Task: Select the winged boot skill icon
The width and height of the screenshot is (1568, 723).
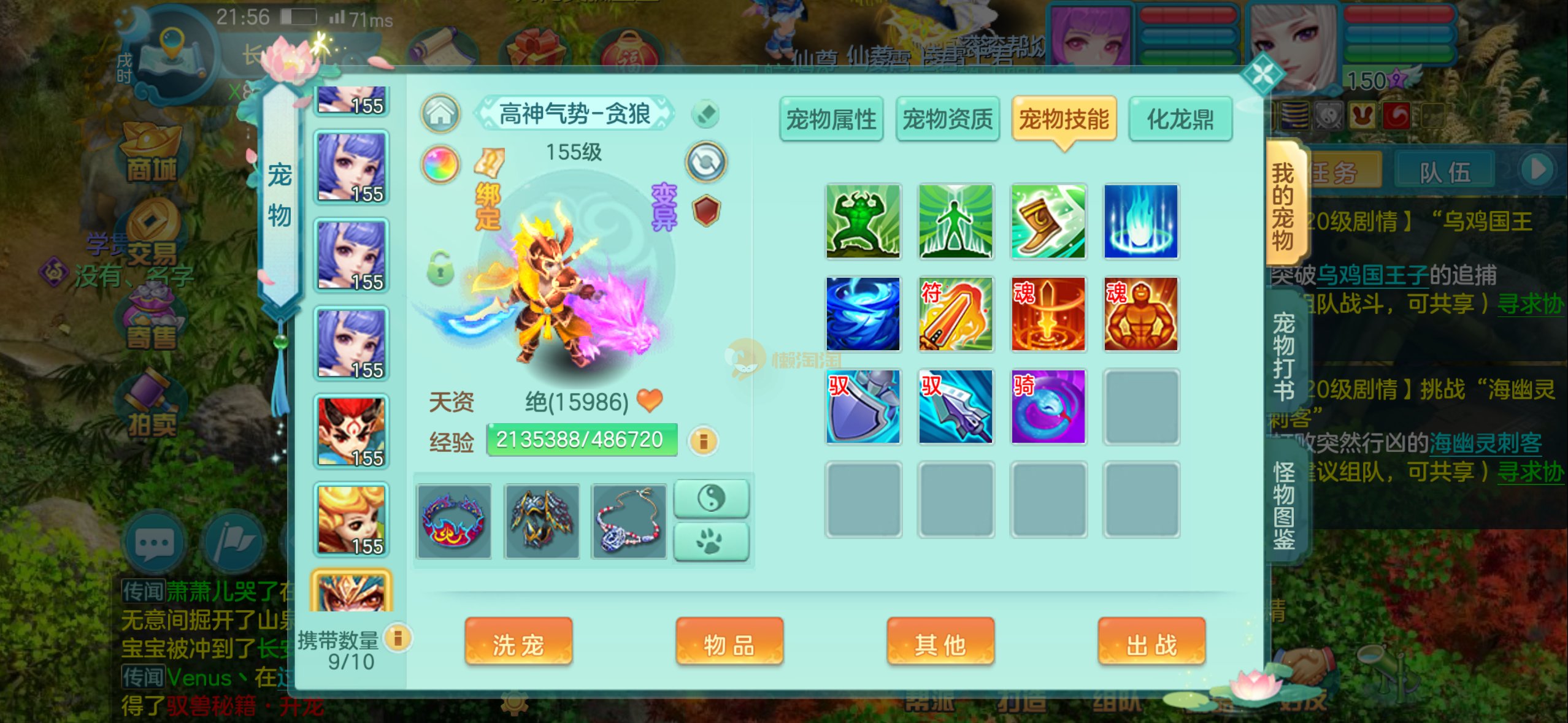Action: tap(1048, 221)
